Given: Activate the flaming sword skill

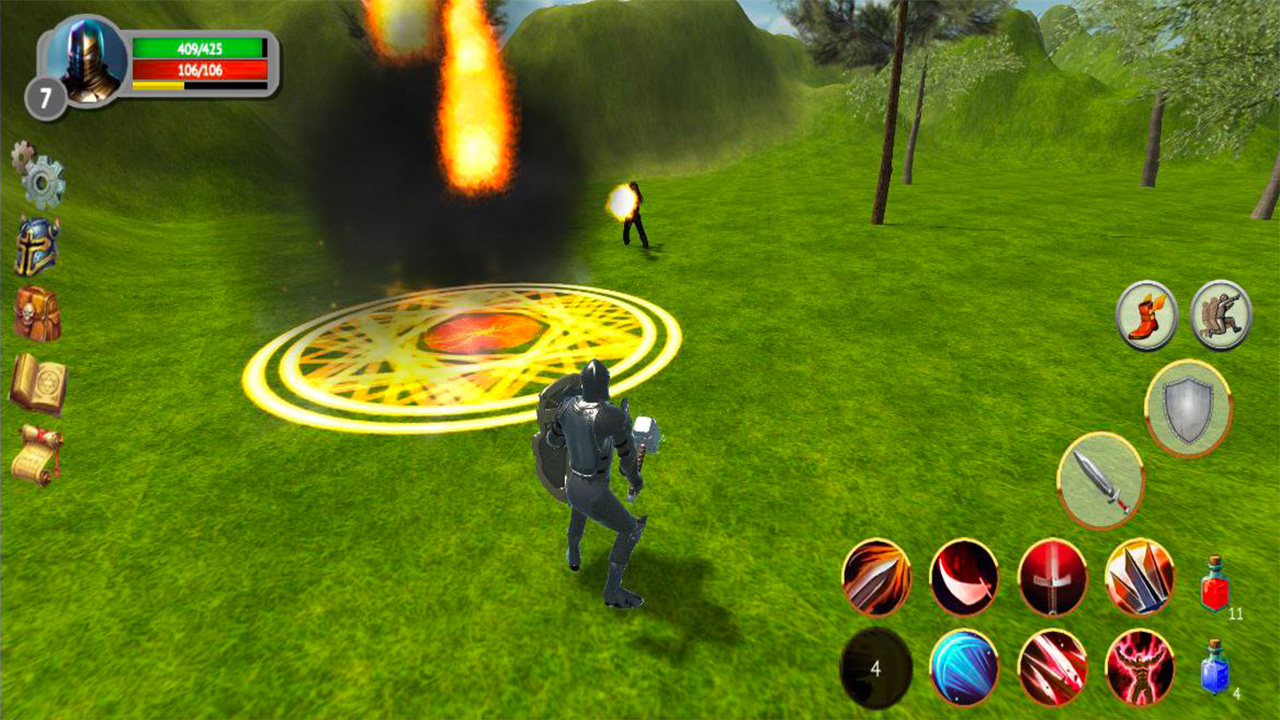Looking at the screenshot, I should (877, 578).
